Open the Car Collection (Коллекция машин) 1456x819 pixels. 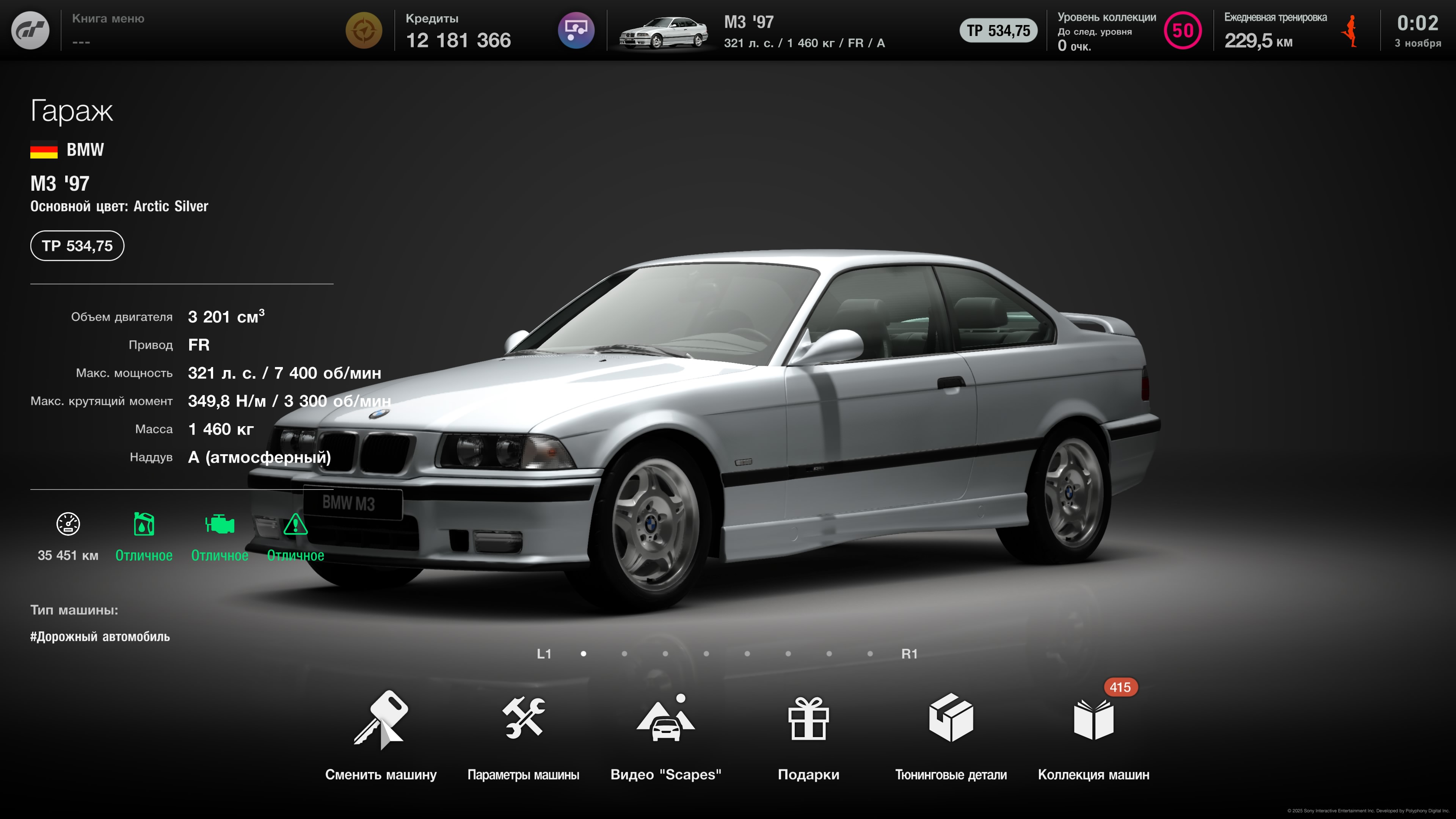point(1093,735)
